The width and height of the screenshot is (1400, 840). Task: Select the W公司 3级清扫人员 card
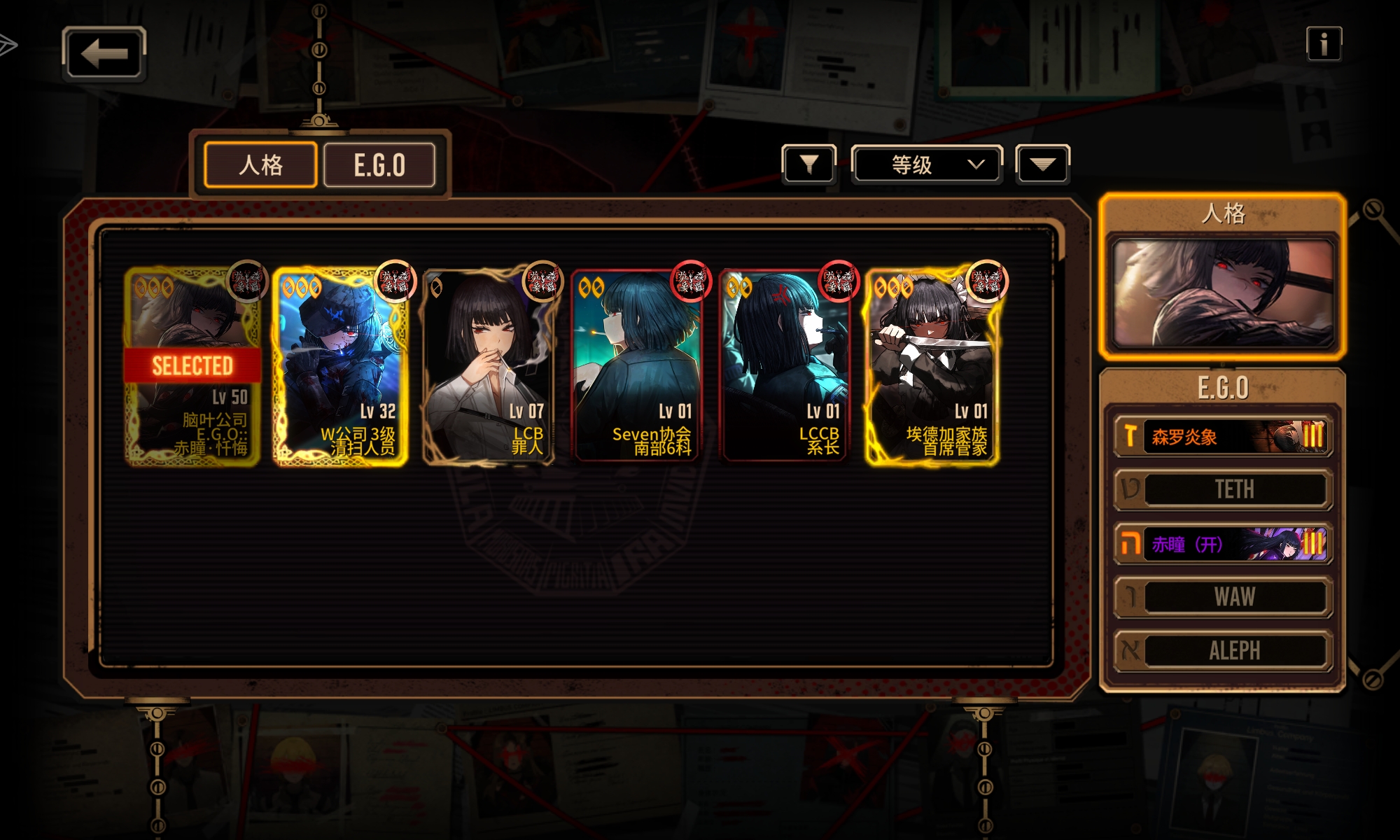(x=341, y=366)
